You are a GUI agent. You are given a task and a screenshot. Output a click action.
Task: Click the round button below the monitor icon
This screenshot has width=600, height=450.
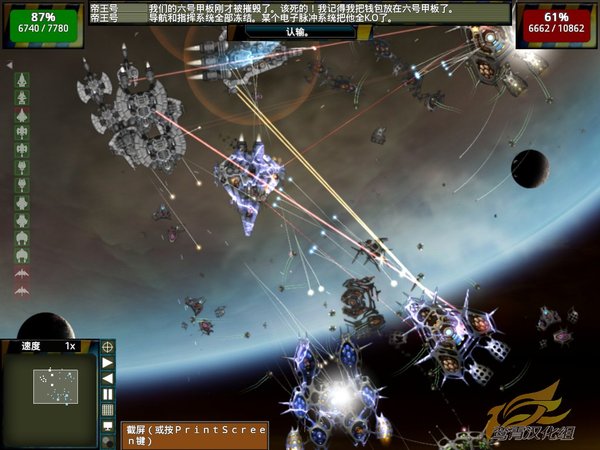pos(108,440)
